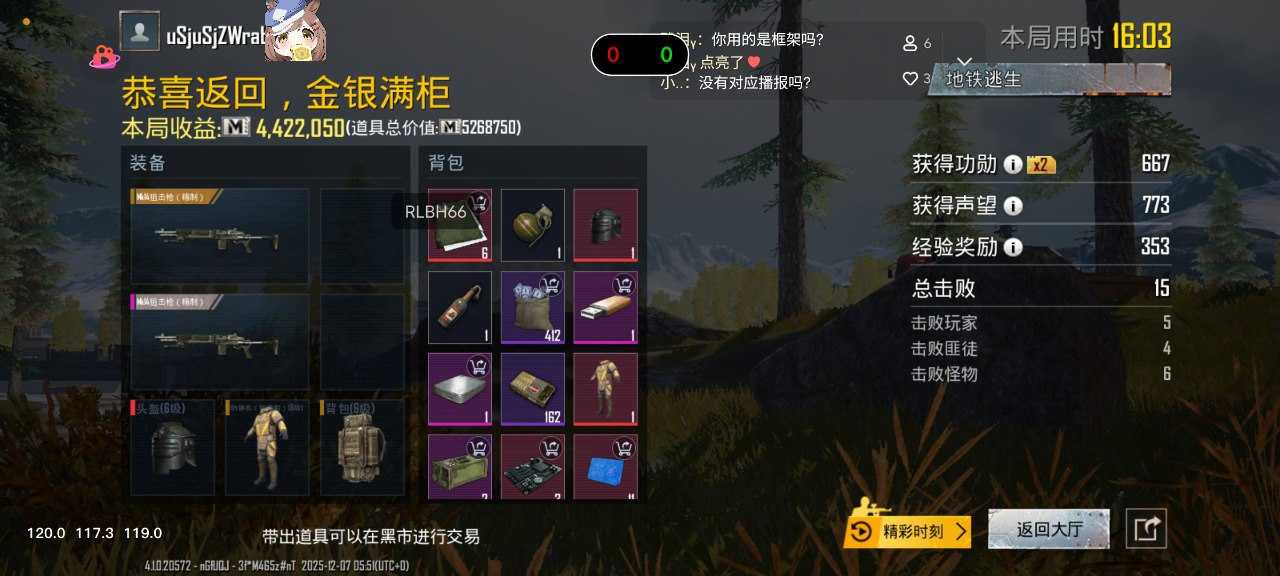This screenshot has width=1280, height=576.
Task: Open the player avatar profile
Action: tap(139, 31)
